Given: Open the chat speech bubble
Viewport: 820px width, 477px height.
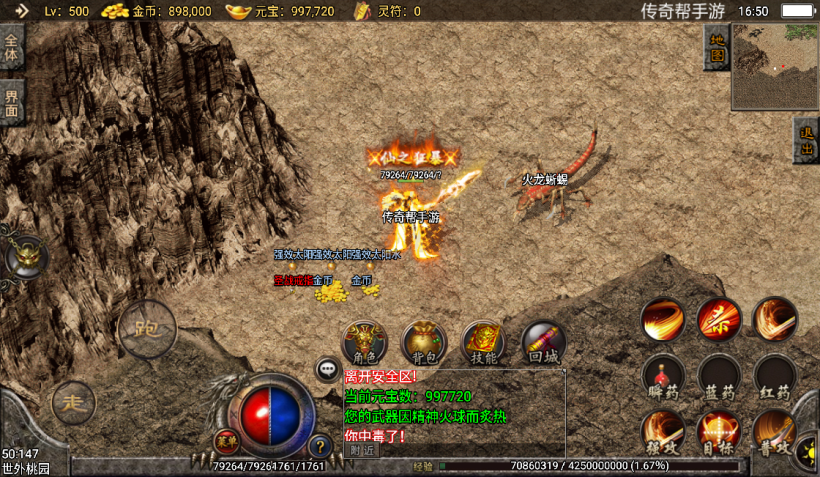Looking at the screenshot, I should 328,370.
